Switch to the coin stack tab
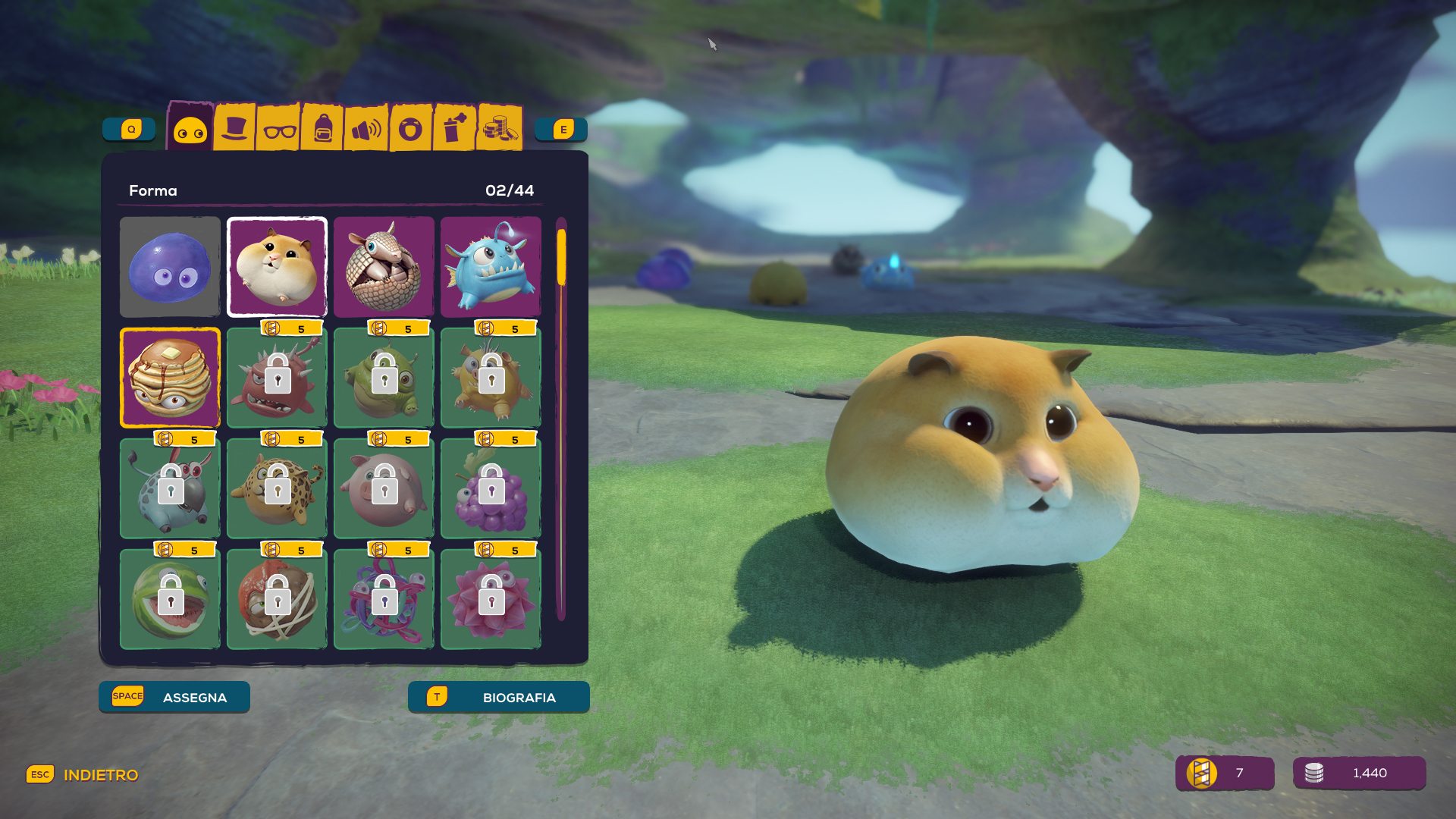 coord(500,127)
